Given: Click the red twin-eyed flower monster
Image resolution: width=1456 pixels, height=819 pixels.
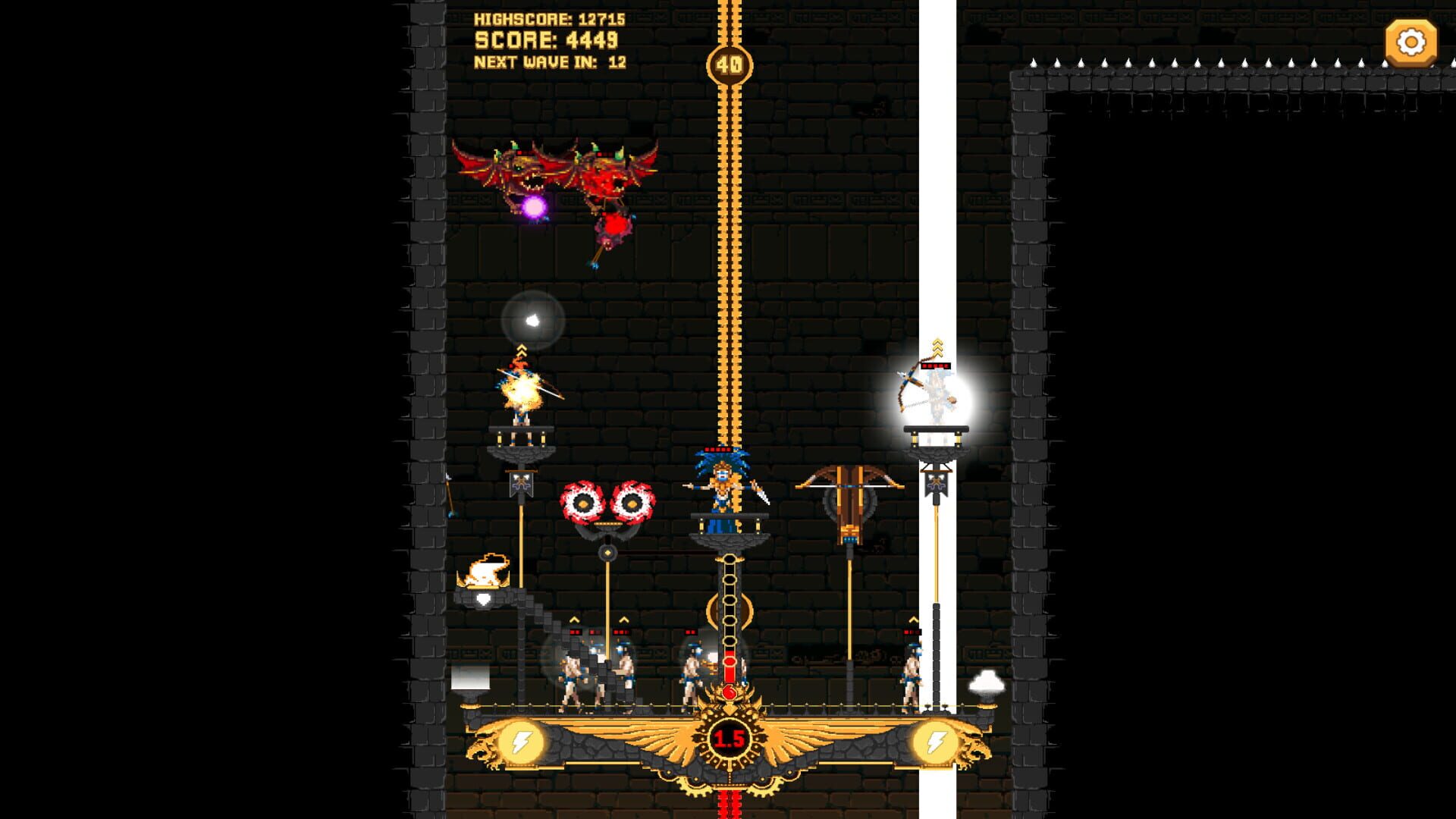Looking at the screenshot, I should coord(607,500).
